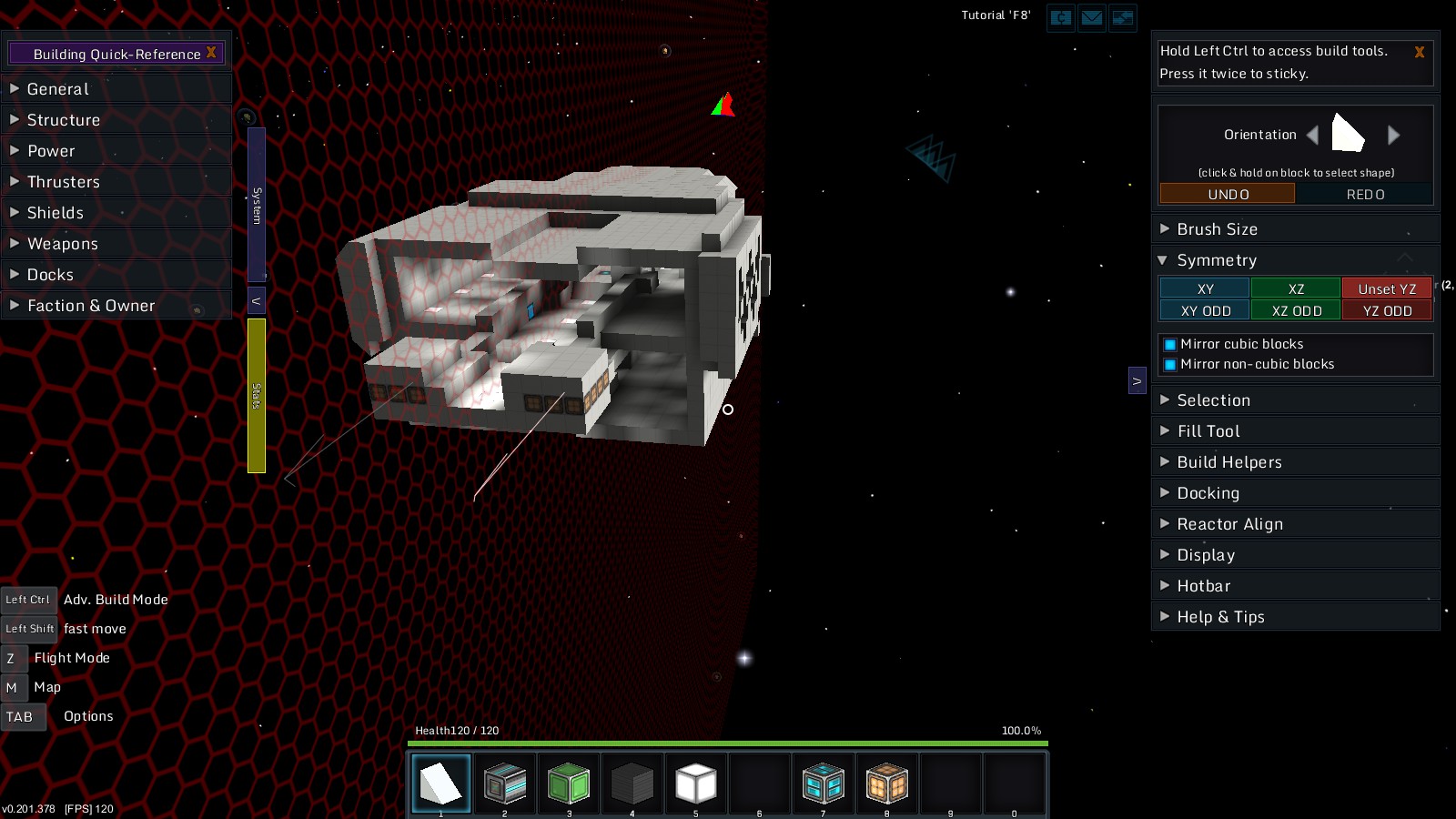Click the REDO button

[1364, 194]
